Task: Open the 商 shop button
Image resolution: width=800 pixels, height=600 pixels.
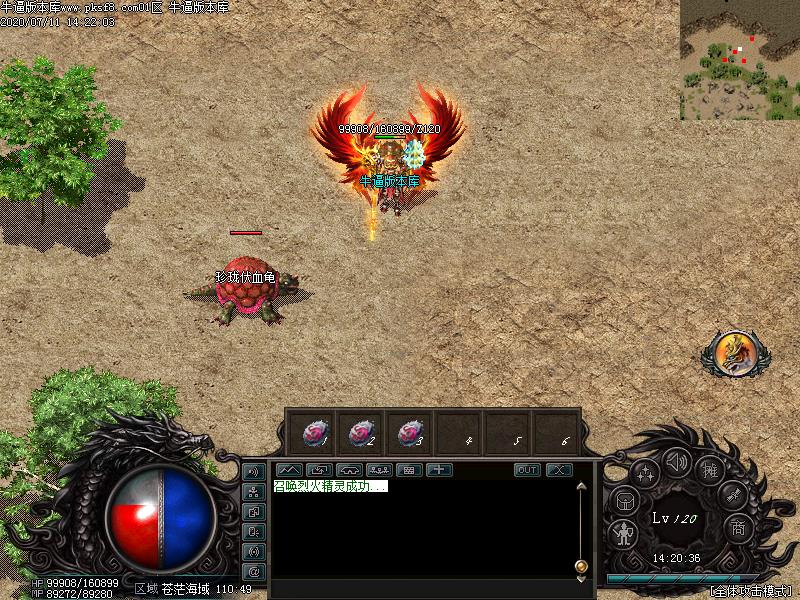Action: 737,527
